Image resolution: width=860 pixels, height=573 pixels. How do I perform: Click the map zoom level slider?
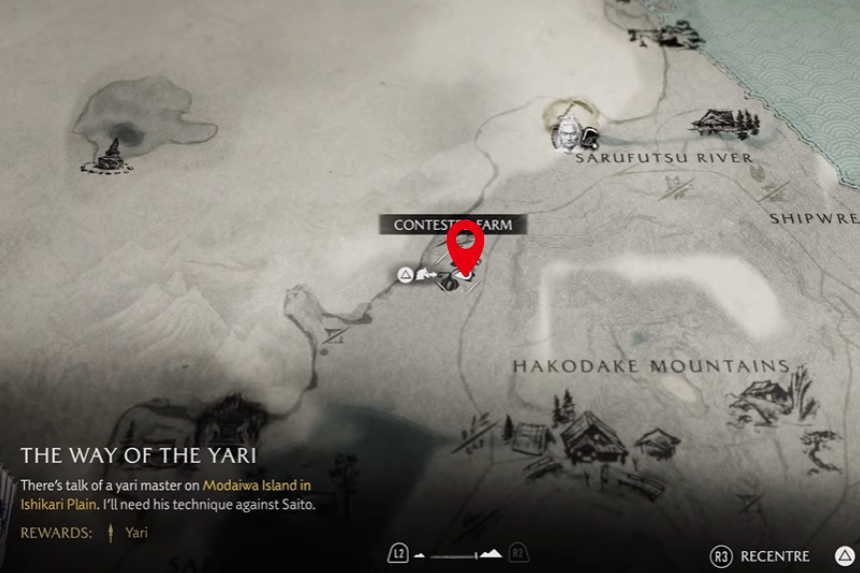click(x=457, y=554)
